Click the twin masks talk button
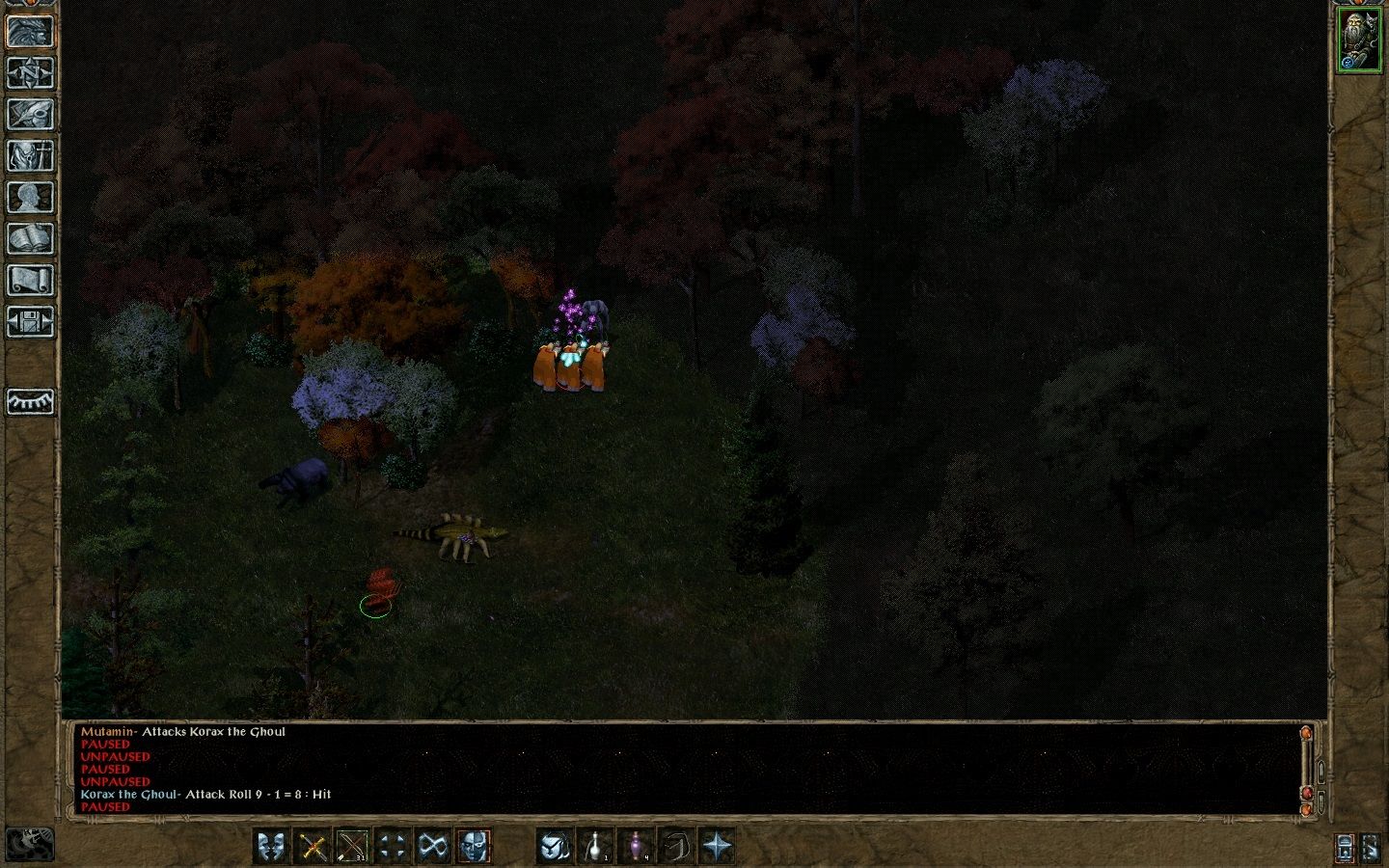Viewport: 1389px width, 868px height. (x=272, y=847)
